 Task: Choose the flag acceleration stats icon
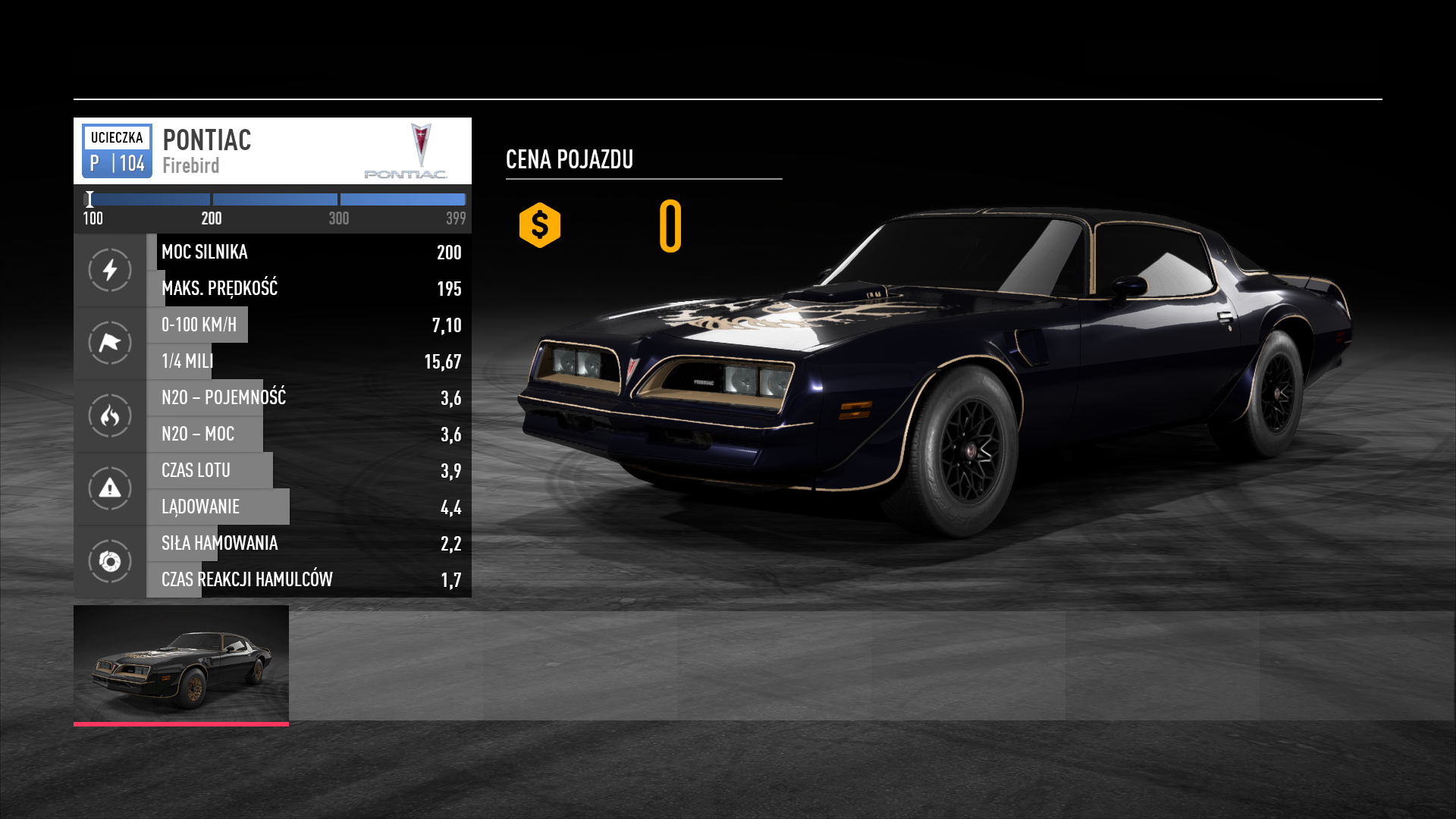(x=110, y=343)
